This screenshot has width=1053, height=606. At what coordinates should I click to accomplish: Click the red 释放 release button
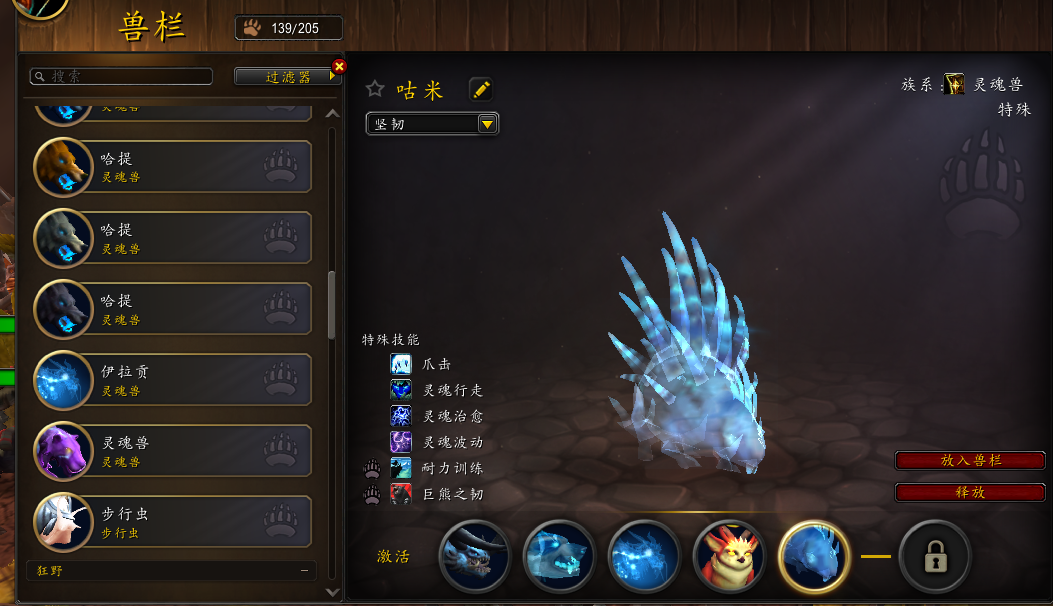coord(971,492)
